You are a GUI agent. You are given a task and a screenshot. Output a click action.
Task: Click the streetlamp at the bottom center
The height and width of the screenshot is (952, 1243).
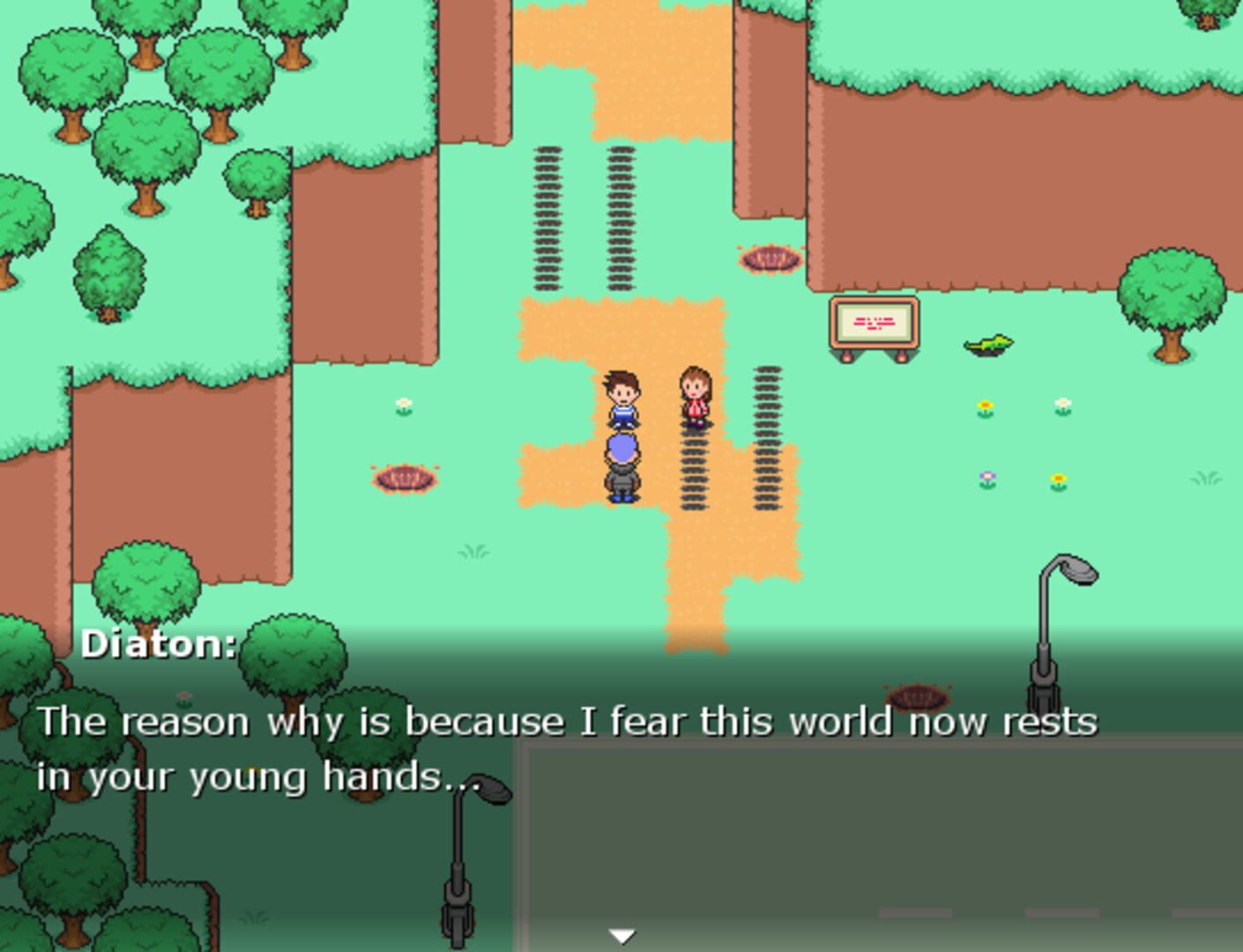459,864
